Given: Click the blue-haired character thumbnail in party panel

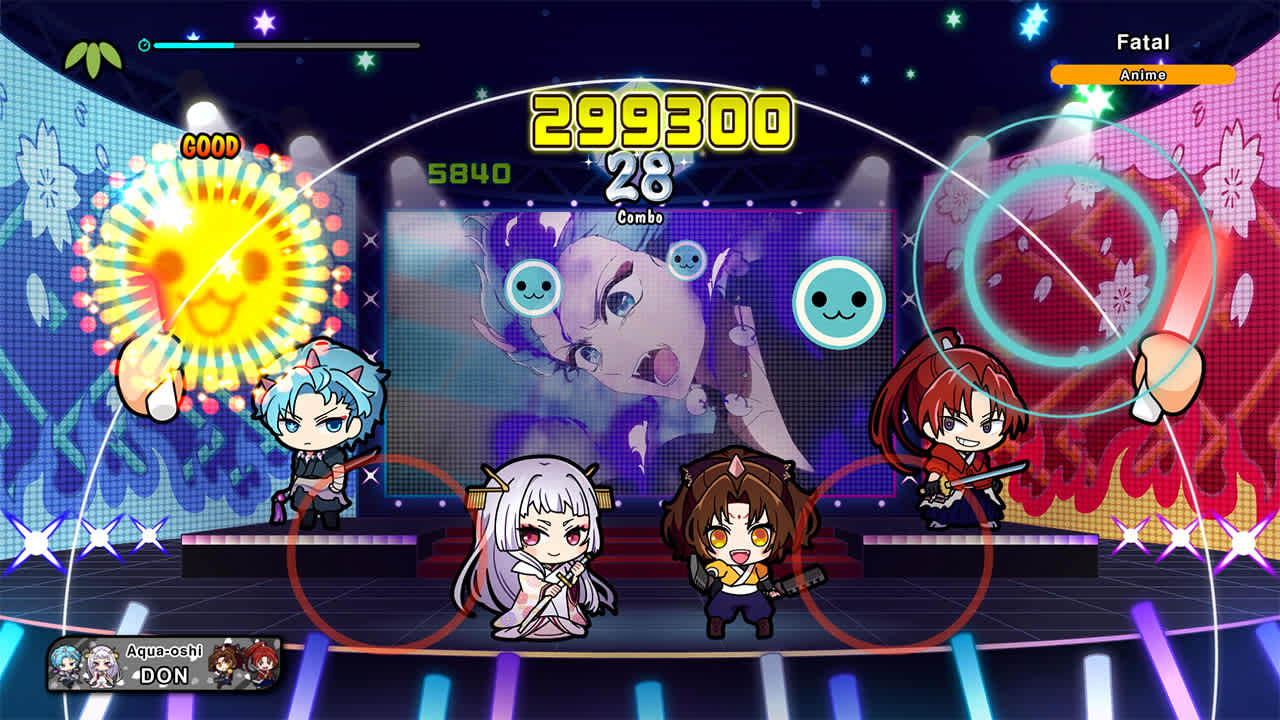Looking at the screenshot, I should pos(62,665).
